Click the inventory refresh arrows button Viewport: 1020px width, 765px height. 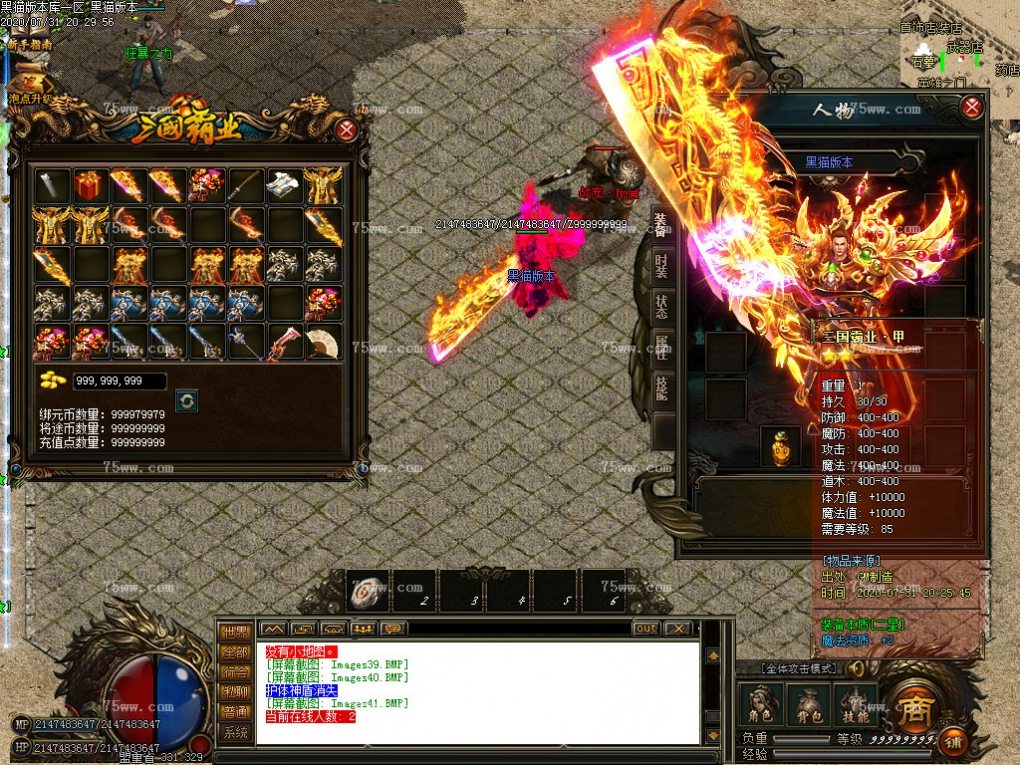186,400
